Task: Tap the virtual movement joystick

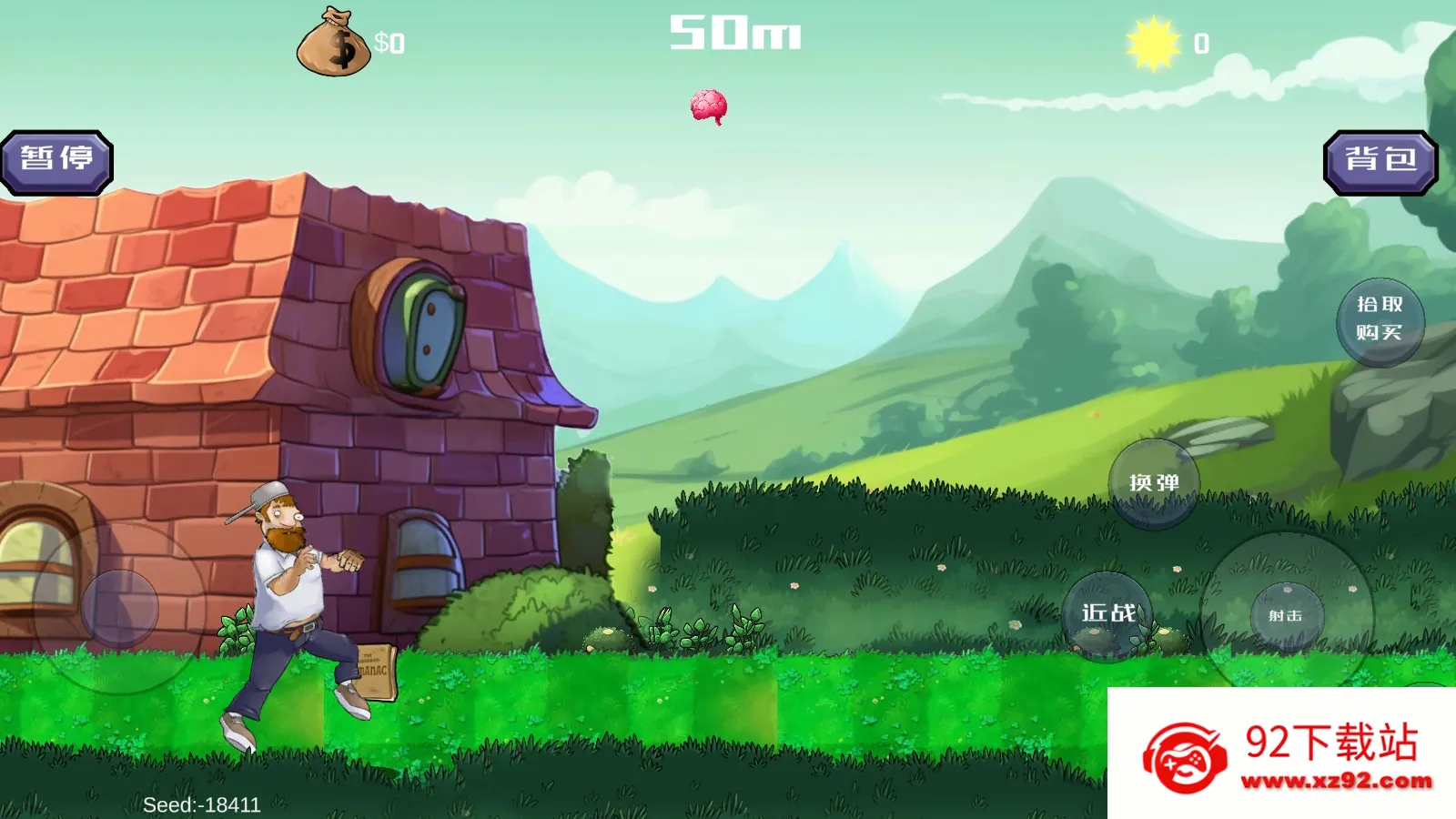Action: 120,608
